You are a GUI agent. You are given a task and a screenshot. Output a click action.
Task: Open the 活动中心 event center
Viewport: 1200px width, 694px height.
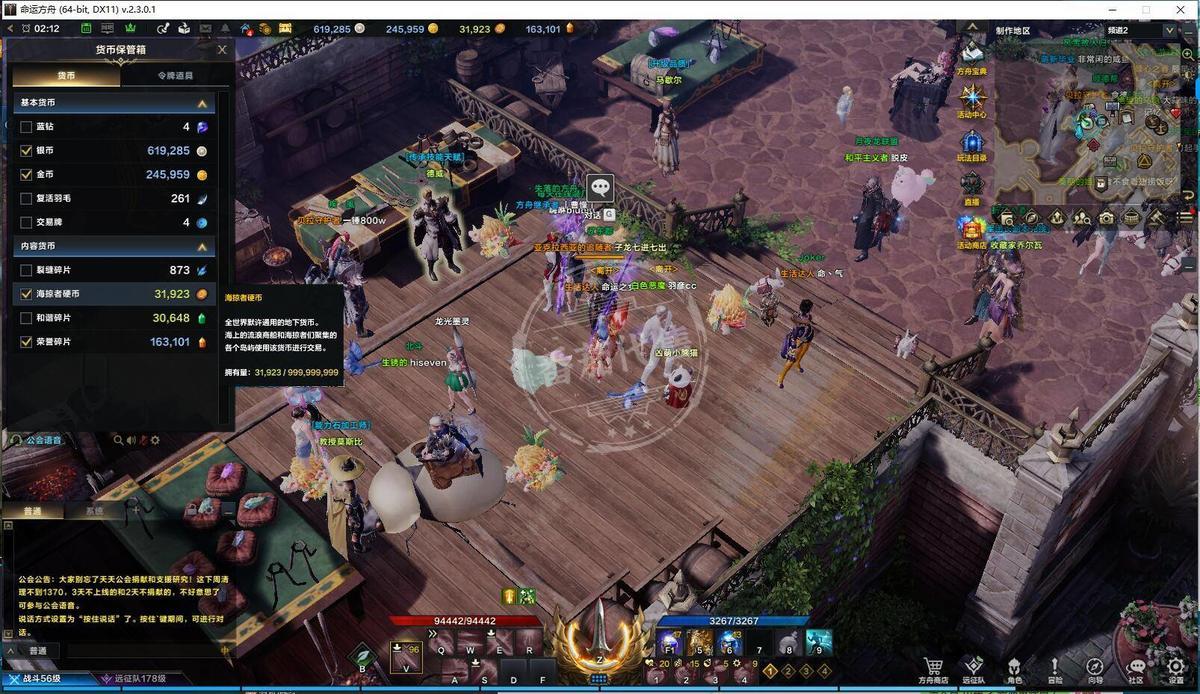(x=972, y=99)
